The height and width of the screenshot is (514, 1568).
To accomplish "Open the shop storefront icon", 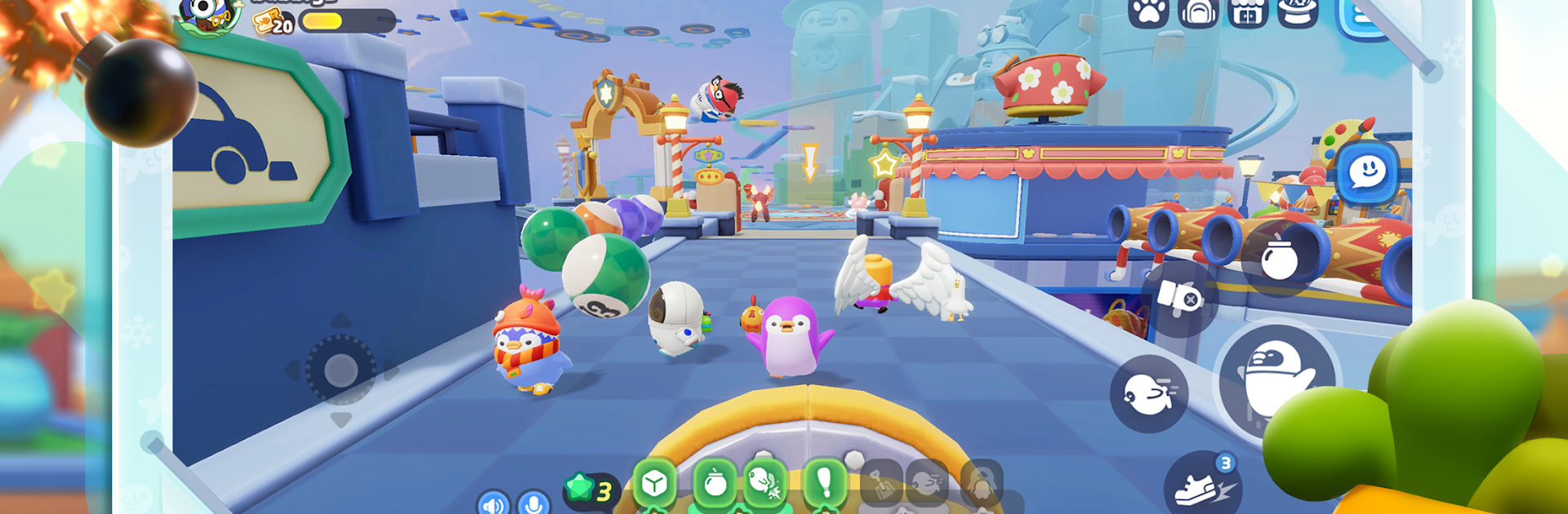I will point(1247,12).
